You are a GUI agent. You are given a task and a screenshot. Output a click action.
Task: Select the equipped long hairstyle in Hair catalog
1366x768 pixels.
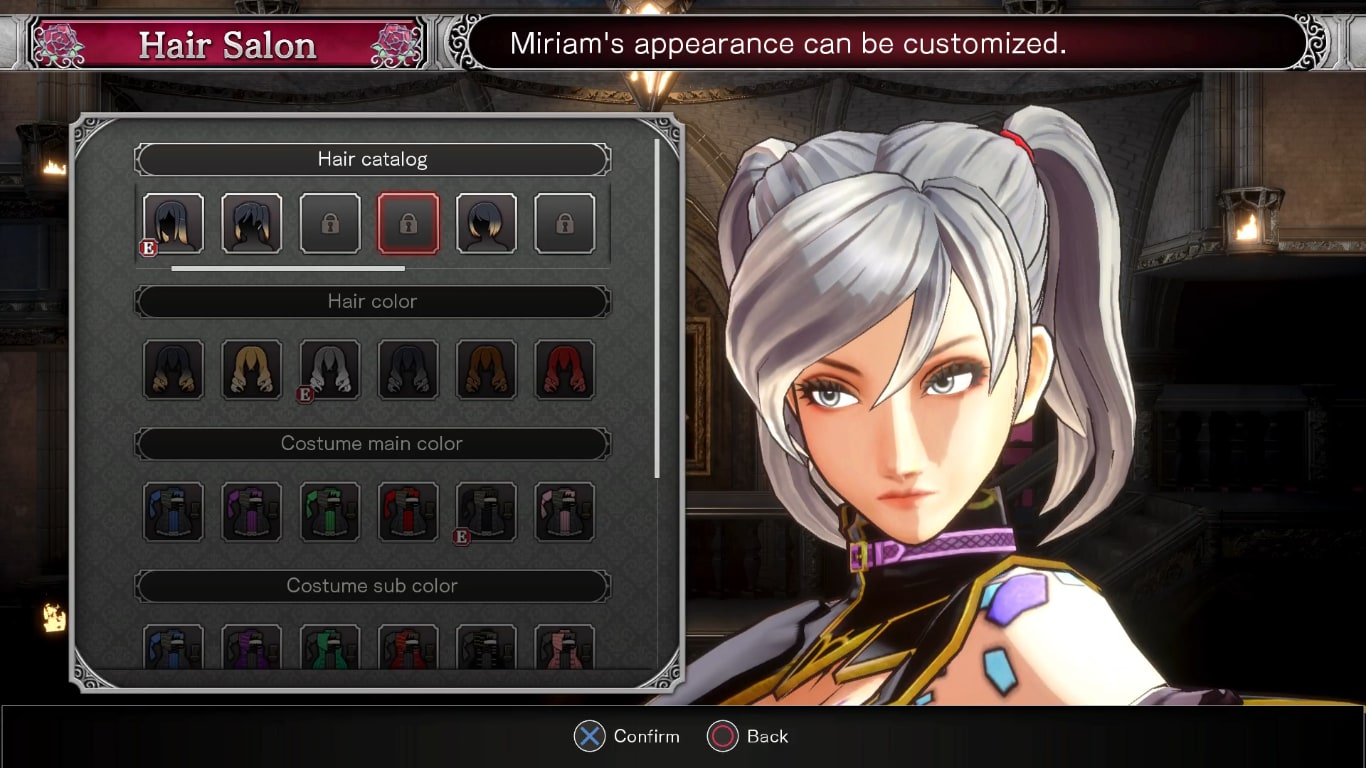[174, 223]
